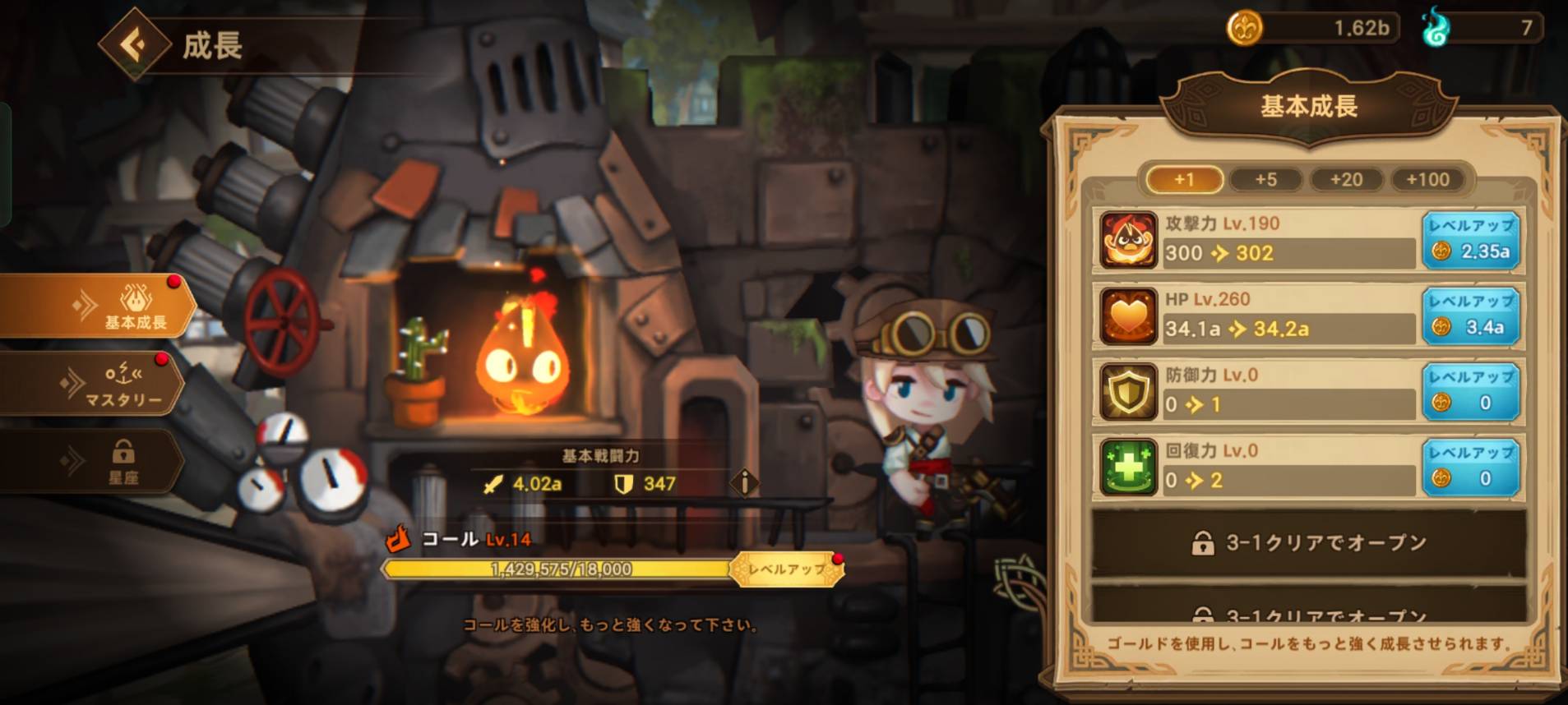Tap the locked 3-1クリアでオープン row
This screenshot has width=1568, height=705.
point(1308,543)
